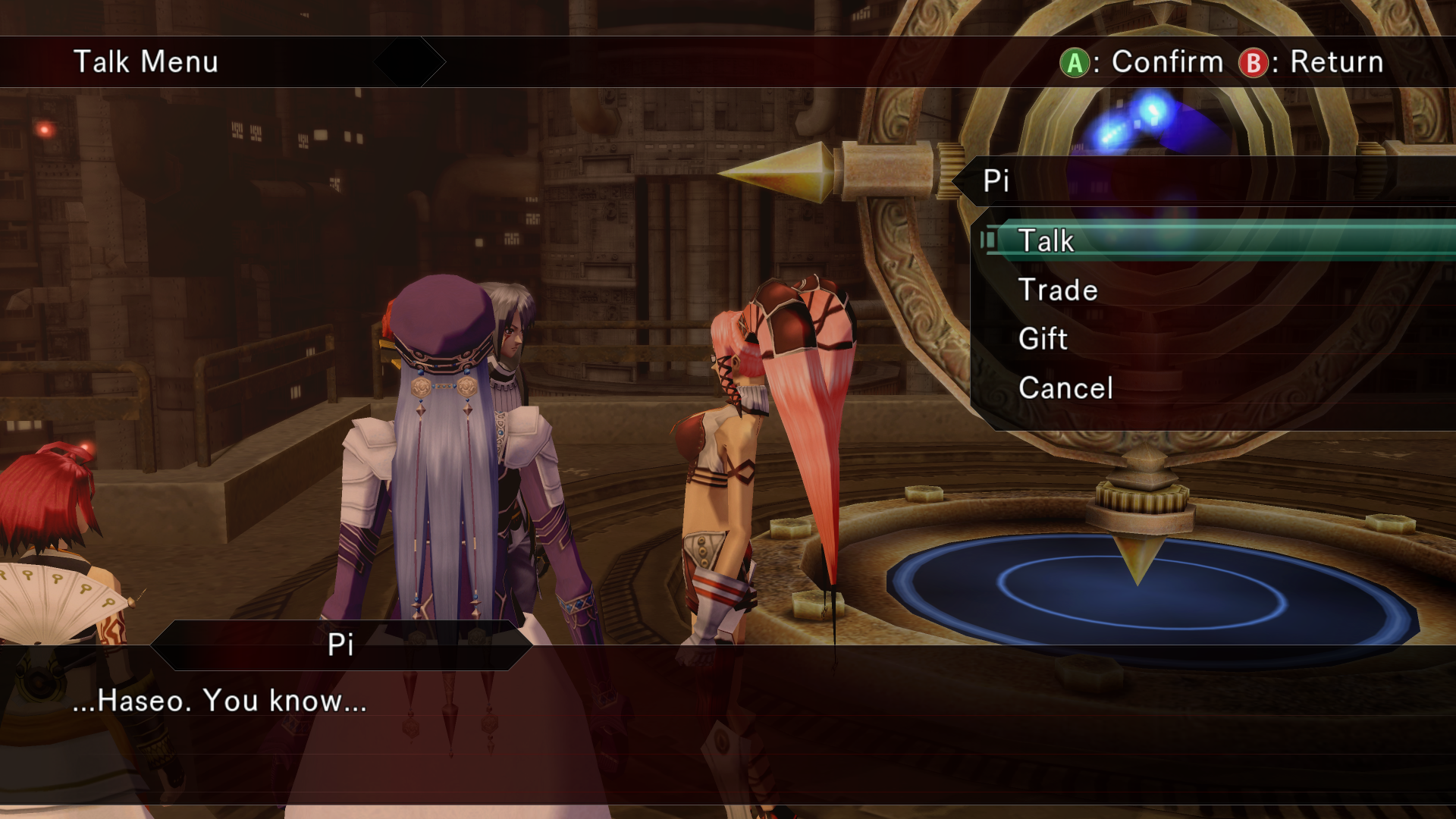Select the Talk option
Screen dimensions: 1456x819
(1046, 241)
